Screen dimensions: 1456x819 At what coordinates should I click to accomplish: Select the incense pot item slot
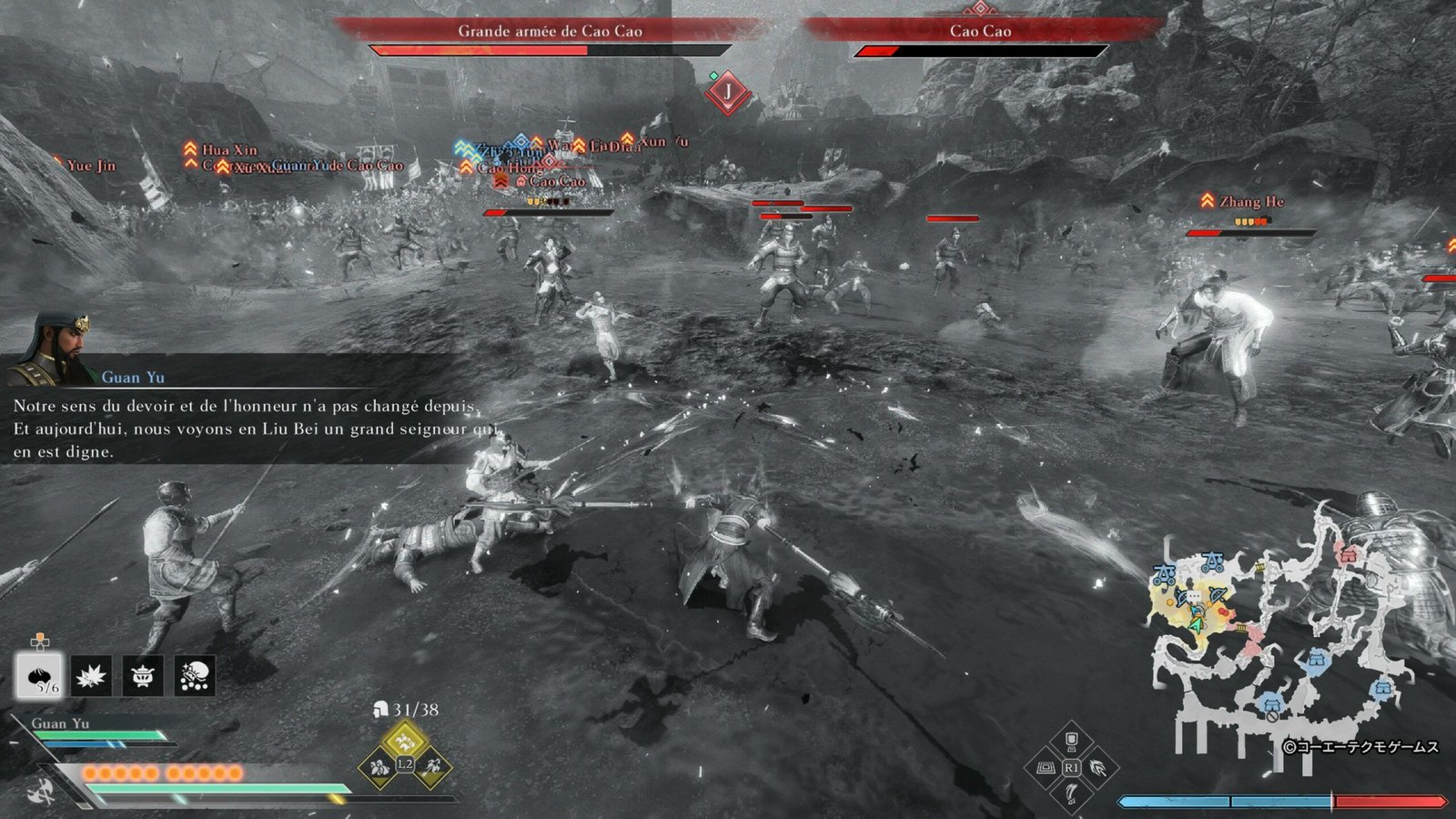143,676
